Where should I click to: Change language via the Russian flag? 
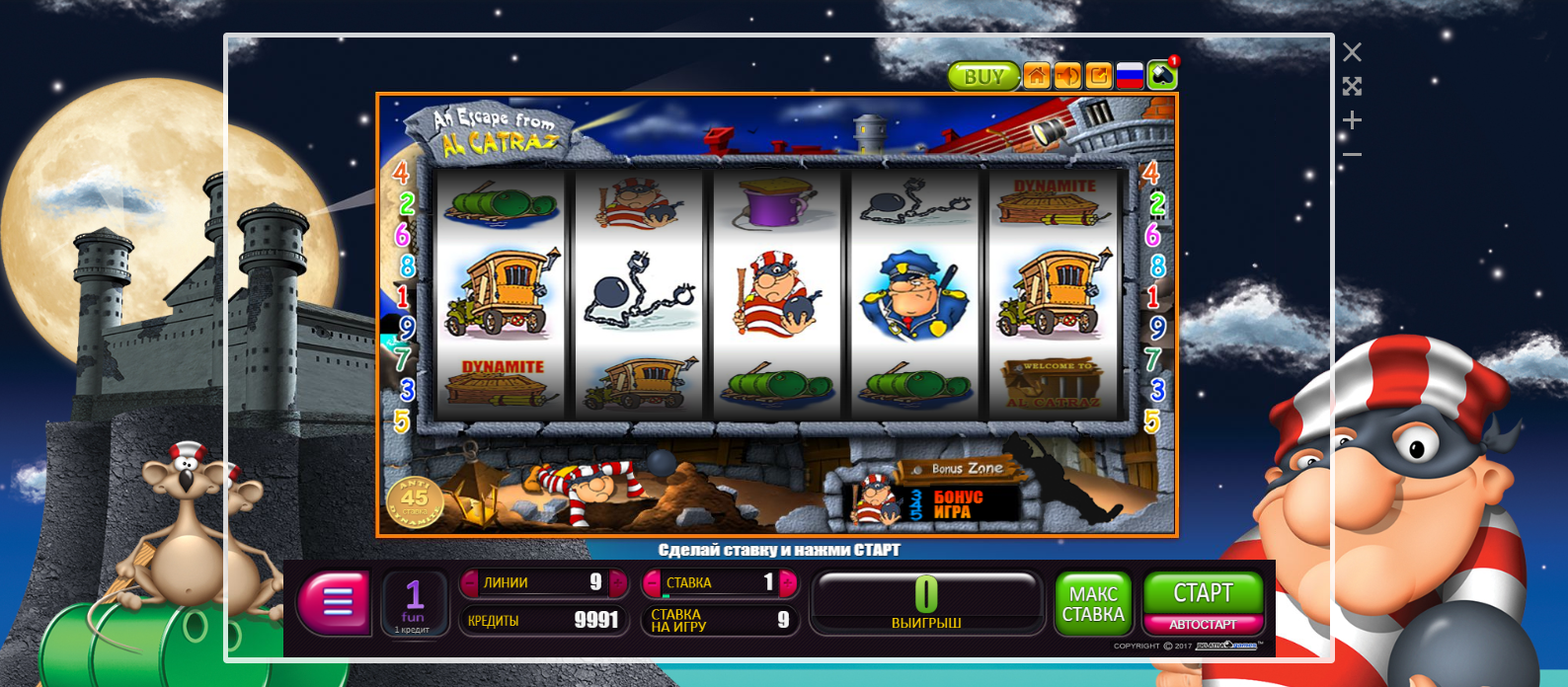1130,76
